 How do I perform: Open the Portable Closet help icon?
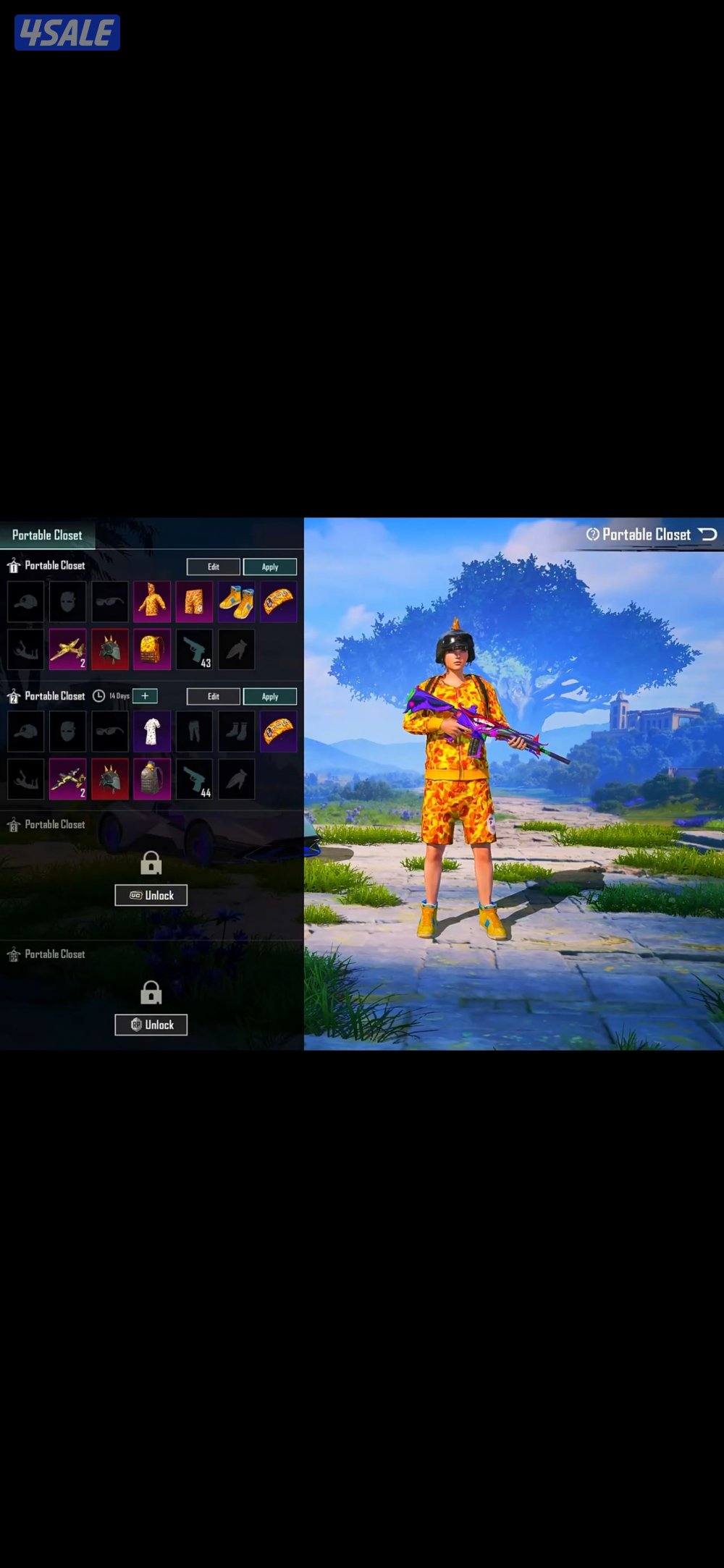click(x=593, y=534)
